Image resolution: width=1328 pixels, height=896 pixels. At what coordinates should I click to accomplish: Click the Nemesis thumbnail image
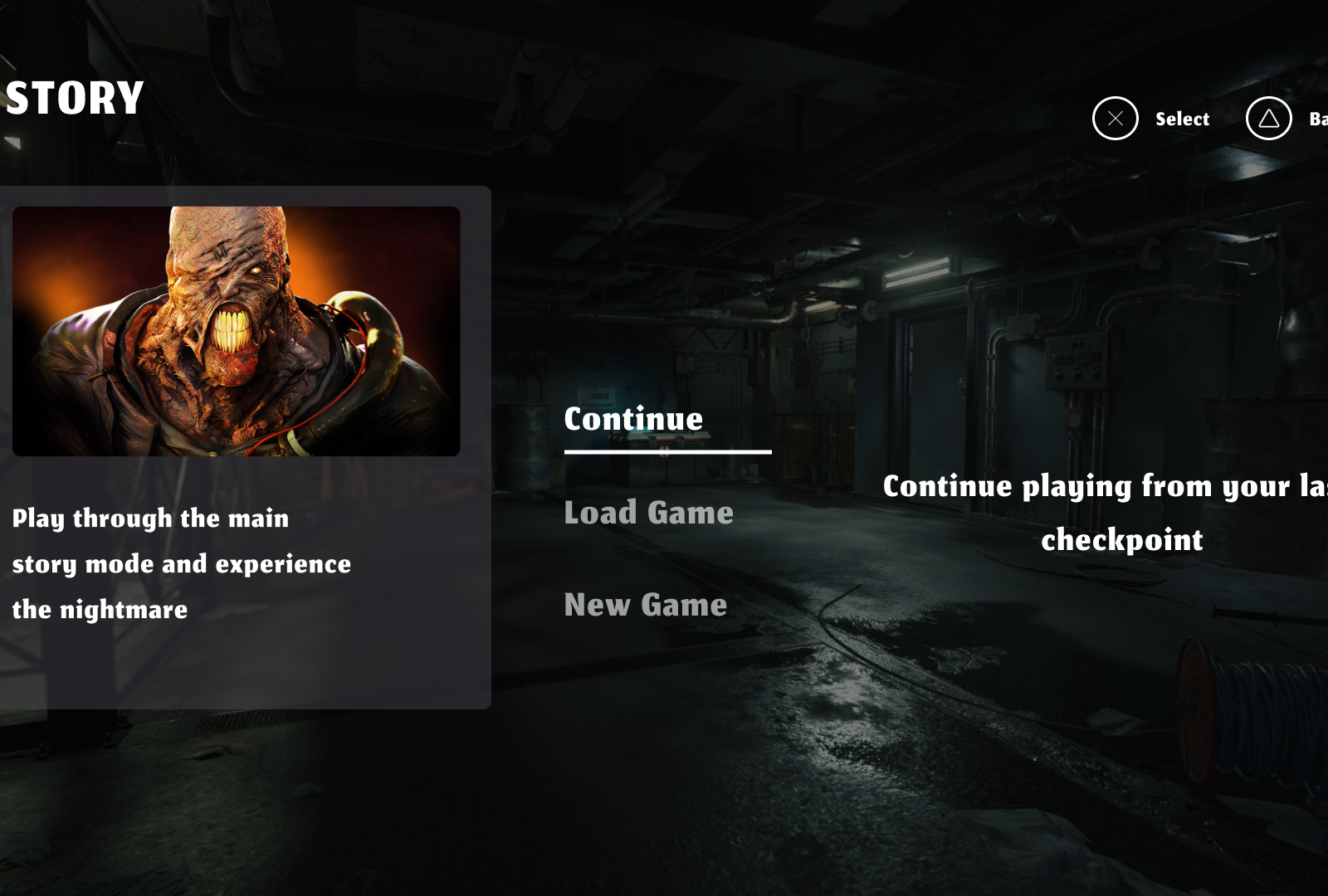pyautogui.click(x=237, y=330)
